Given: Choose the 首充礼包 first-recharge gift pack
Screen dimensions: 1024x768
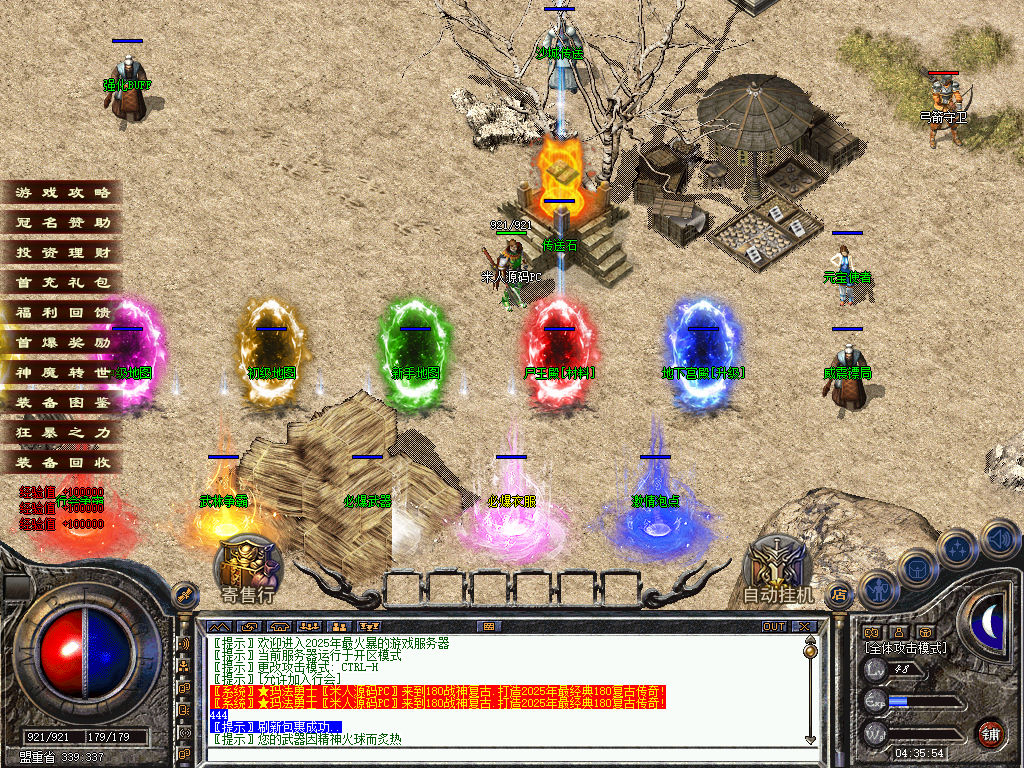Looking at the screenshot, I should pyautogui.click(x=62, y=283).
